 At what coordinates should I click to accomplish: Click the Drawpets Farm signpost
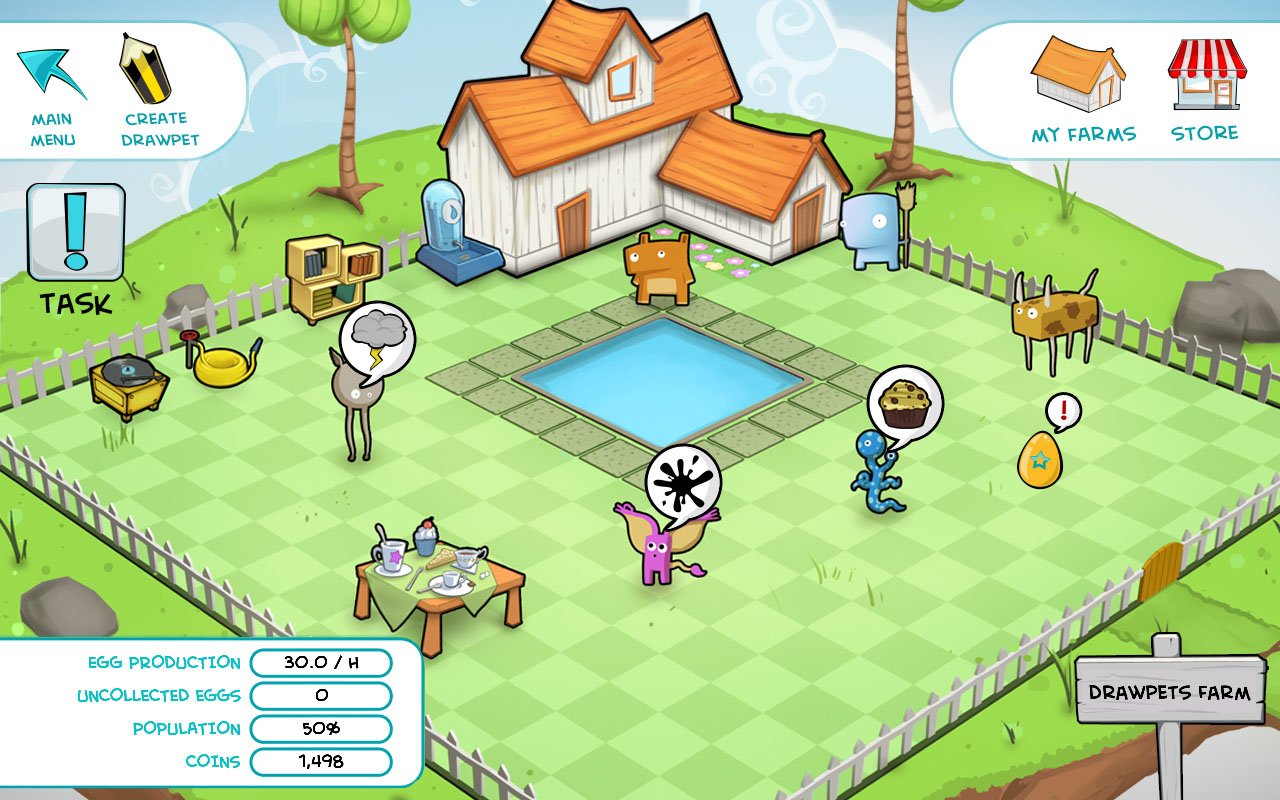[1169, 691]
